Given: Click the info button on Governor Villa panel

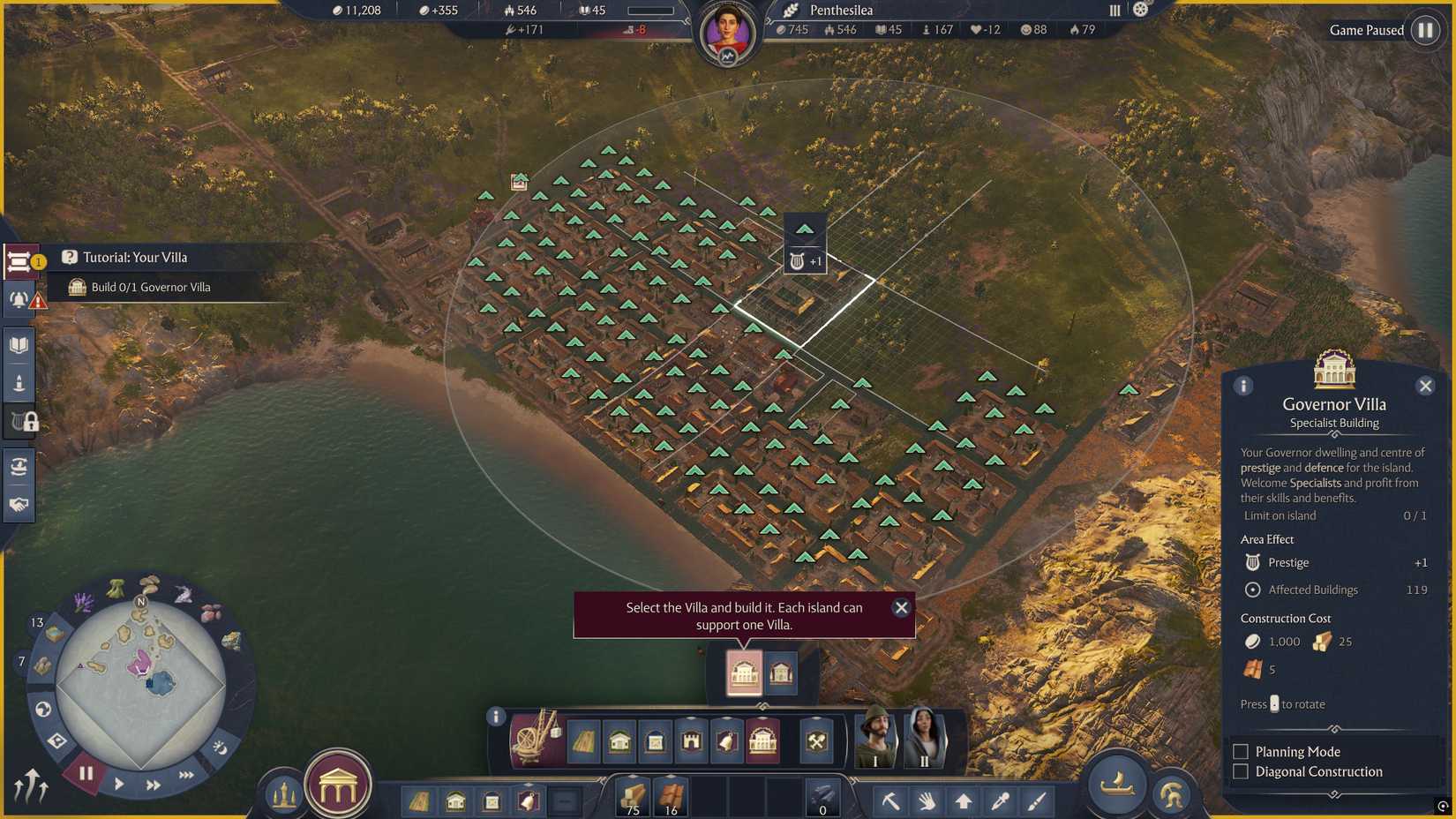Looking at the screenshot, I should [x=1244, y=386].
